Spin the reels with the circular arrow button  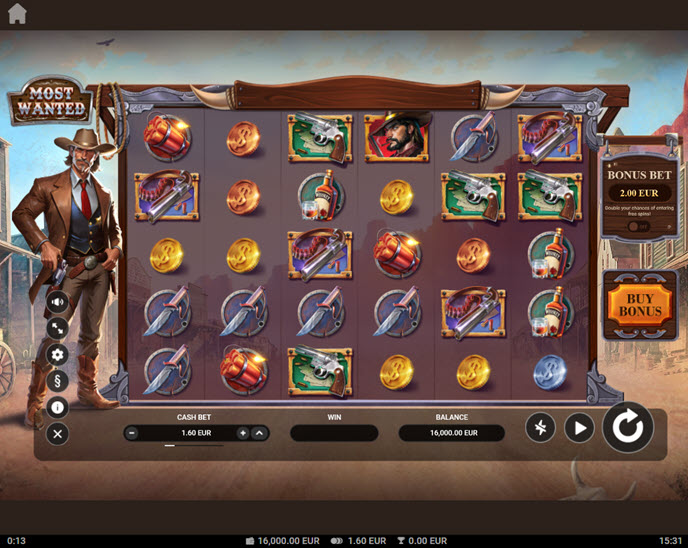pos(628,428)
